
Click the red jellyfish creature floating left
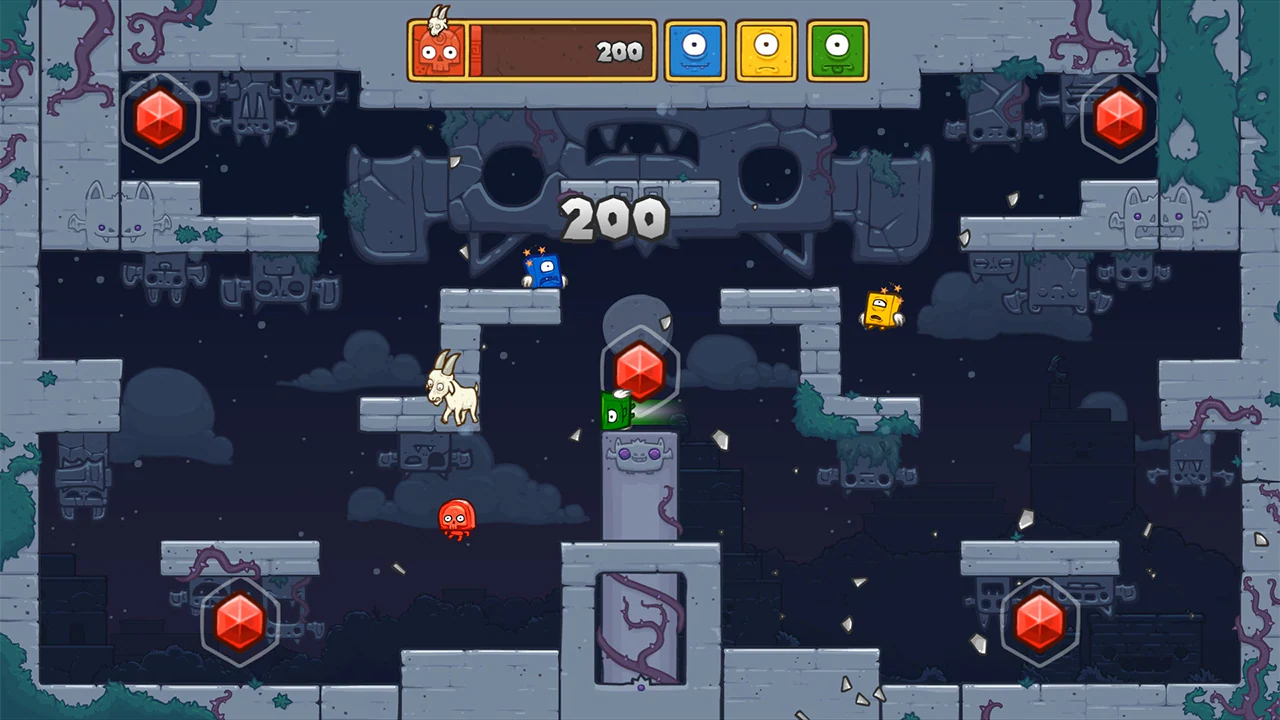click(x=455, y=519)
